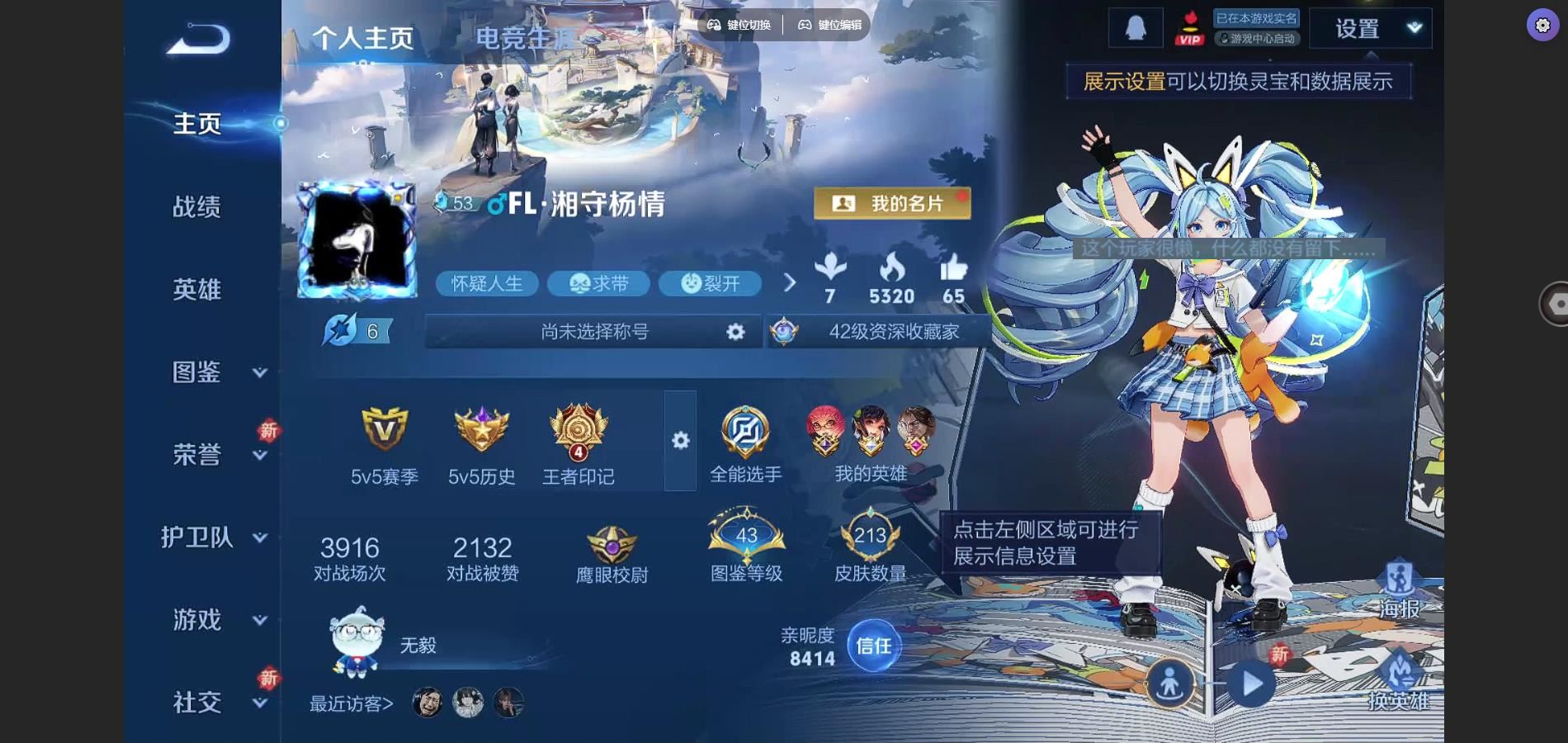Open the VIP flame icon
This screenshot has width=1568, height=743.
click(1188, 27)
